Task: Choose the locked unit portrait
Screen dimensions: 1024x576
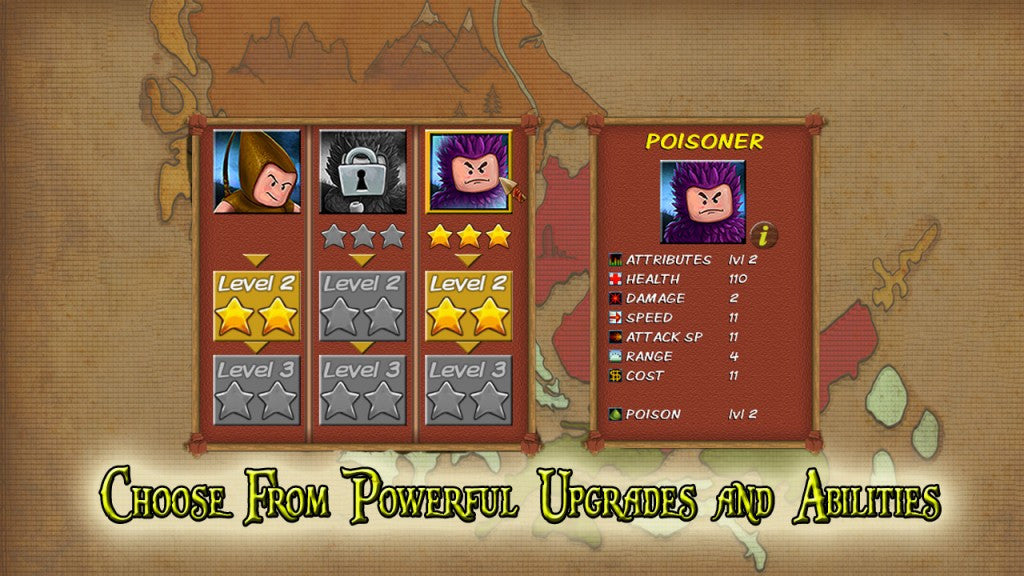Action: 362,171
